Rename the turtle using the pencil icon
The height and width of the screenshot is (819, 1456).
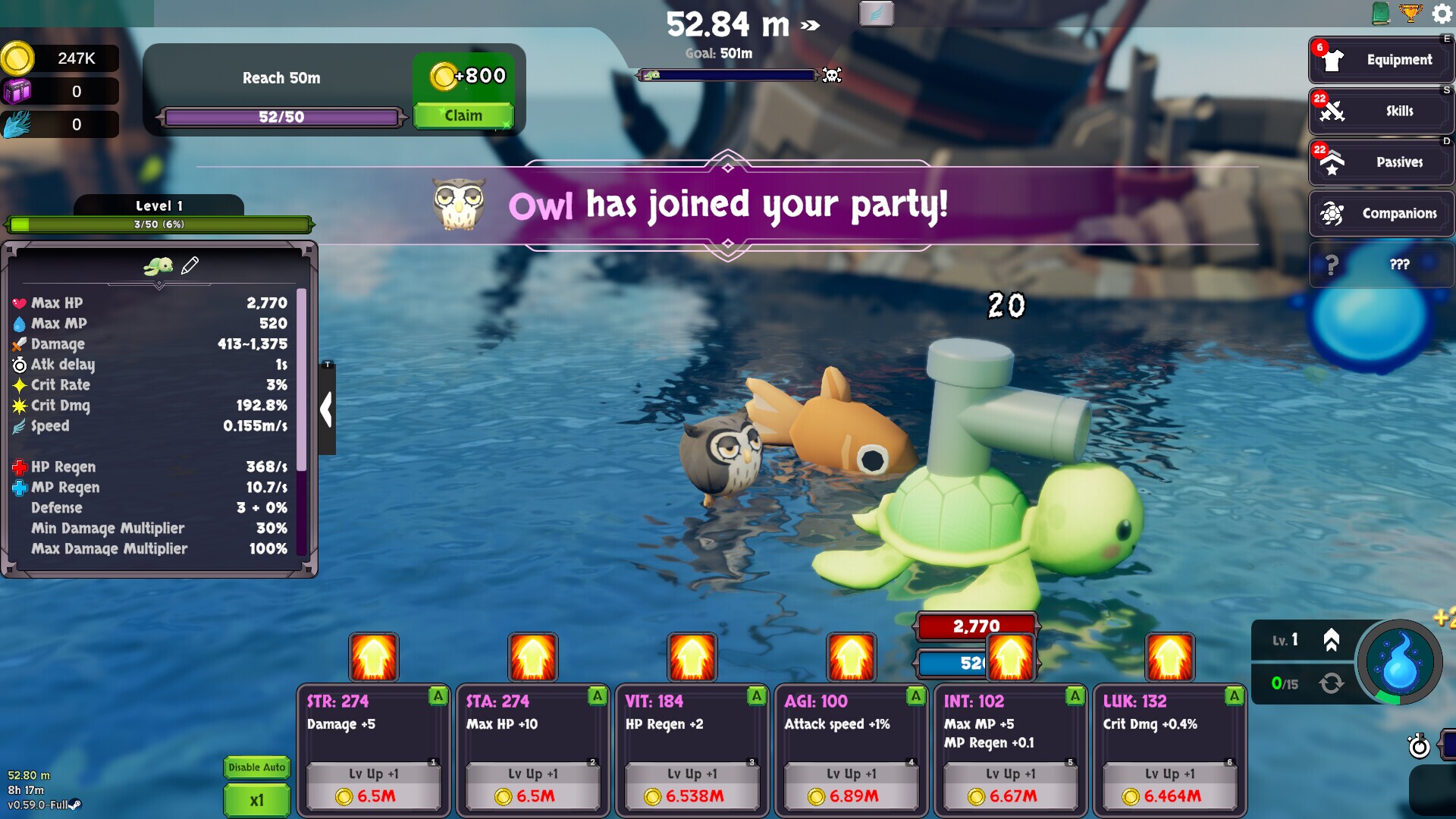pyautogui.click(x=191, y=265)
